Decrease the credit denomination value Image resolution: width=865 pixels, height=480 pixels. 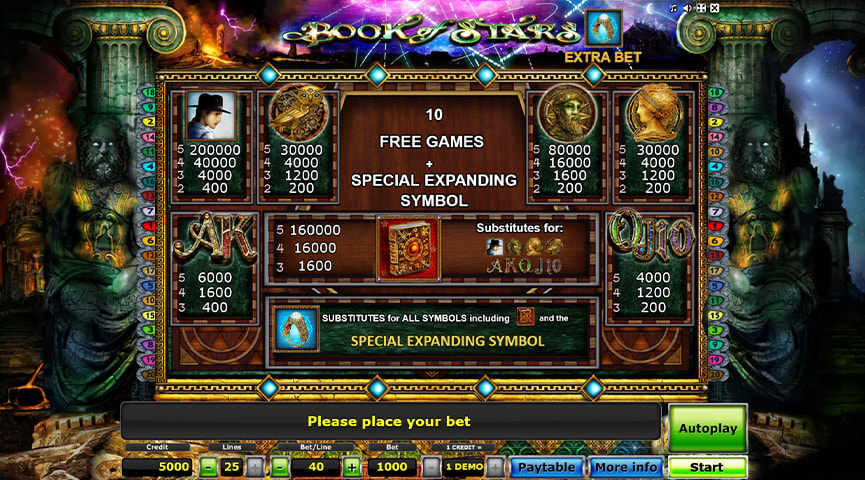click(431, 467)
